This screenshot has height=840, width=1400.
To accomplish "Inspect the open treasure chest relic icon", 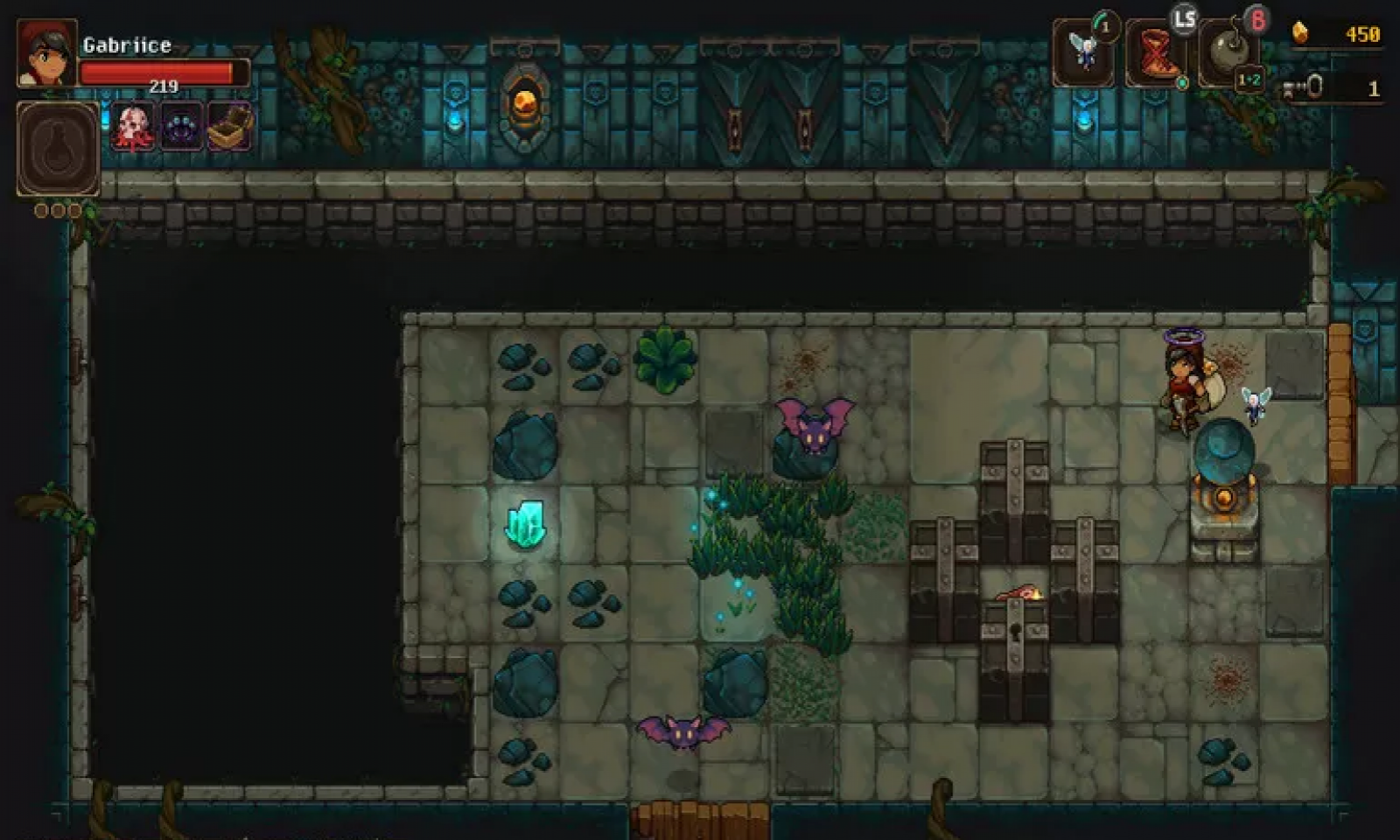I will click(230, 127).
